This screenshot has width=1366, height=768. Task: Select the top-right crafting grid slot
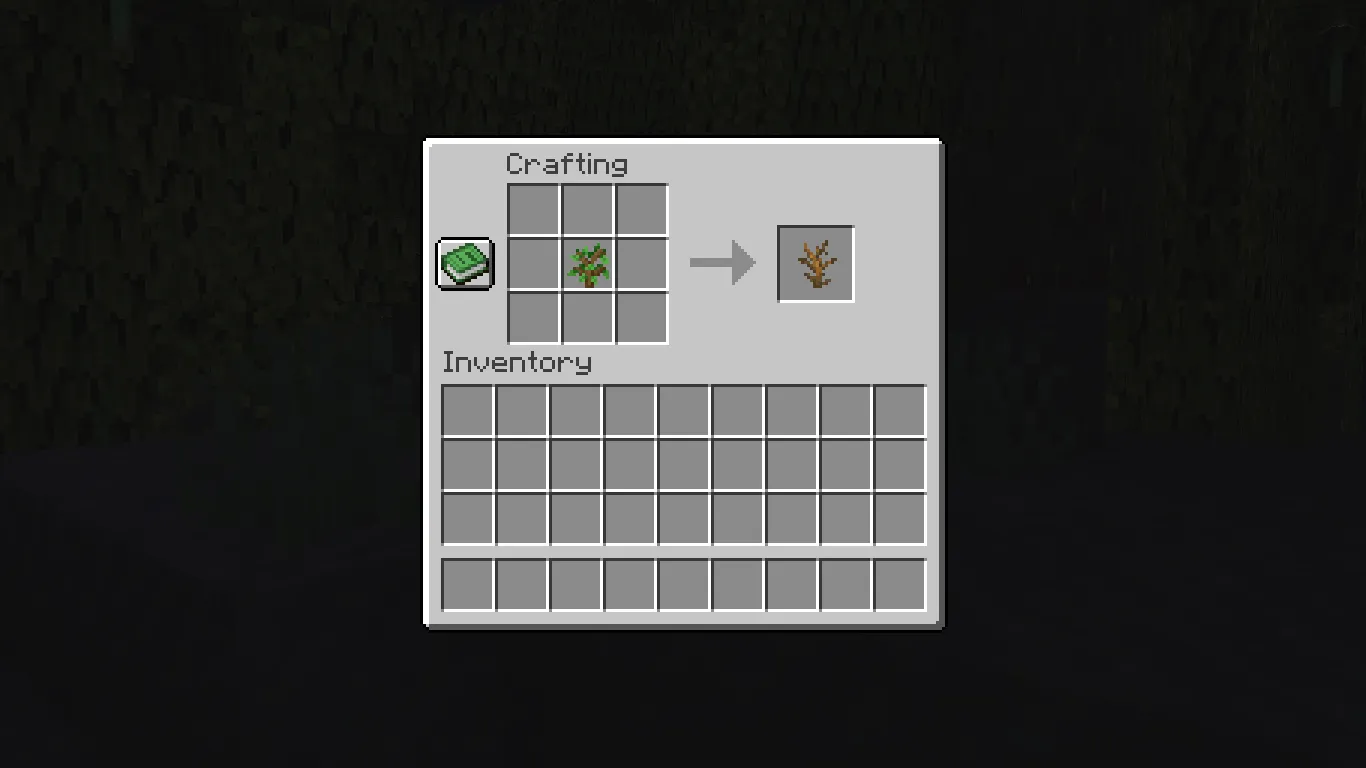click(x=640, y=209)
